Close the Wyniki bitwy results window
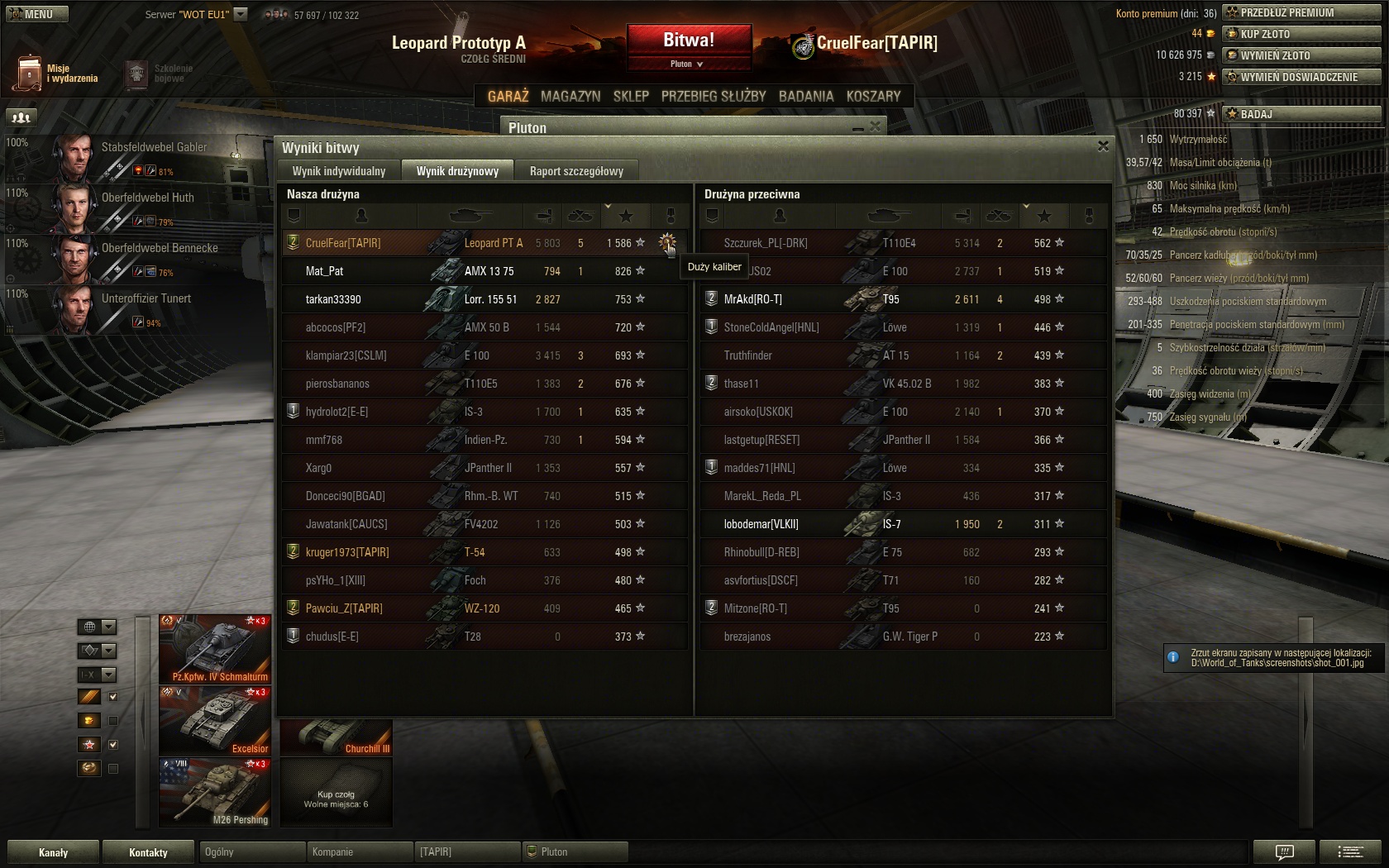Image resolution: width=1389 pixels, height=868 pixels. click(1103, 146)
